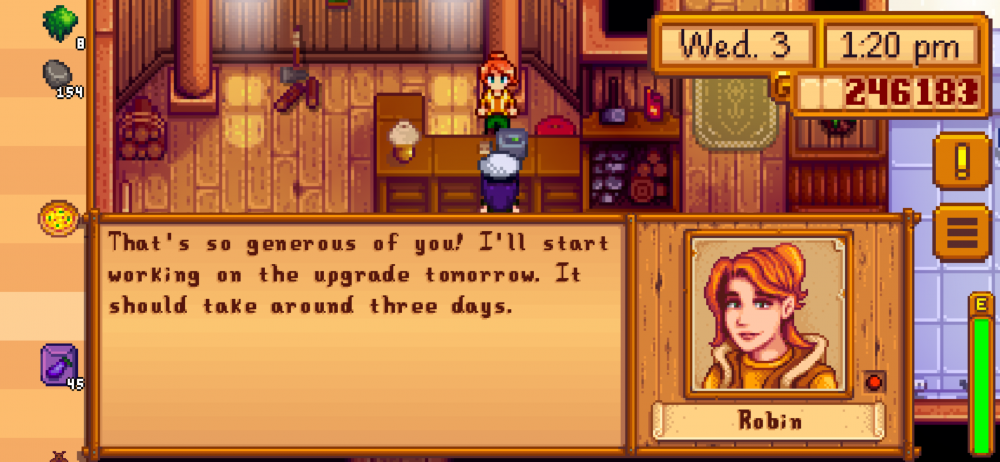This screenshot has width=1000, height=462.
Task: Select the green fiber item in toolbar
Action: click(x=62, y=22)
